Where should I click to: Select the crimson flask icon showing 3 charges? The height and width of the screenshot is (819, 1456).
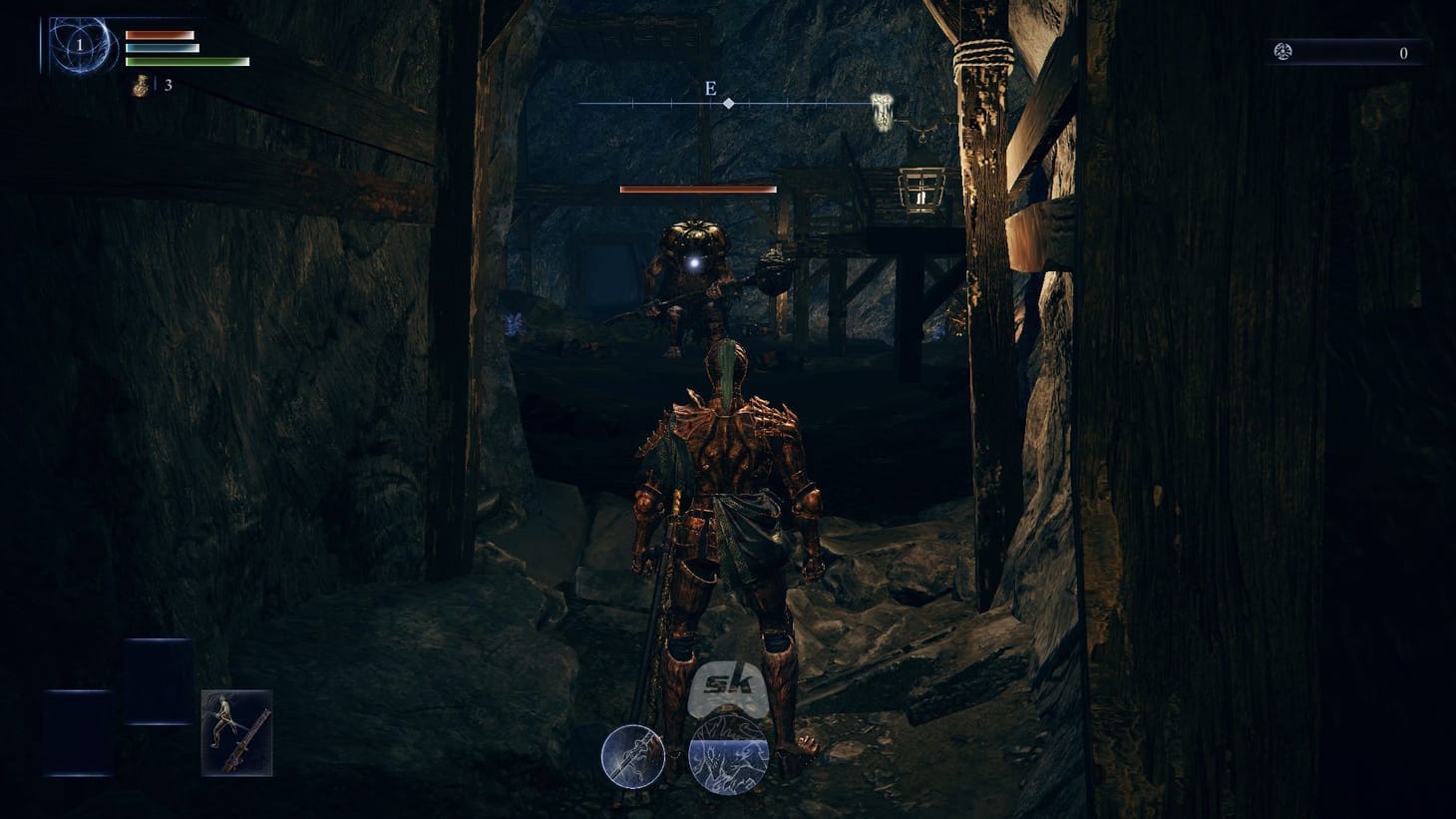click(138, 85)
